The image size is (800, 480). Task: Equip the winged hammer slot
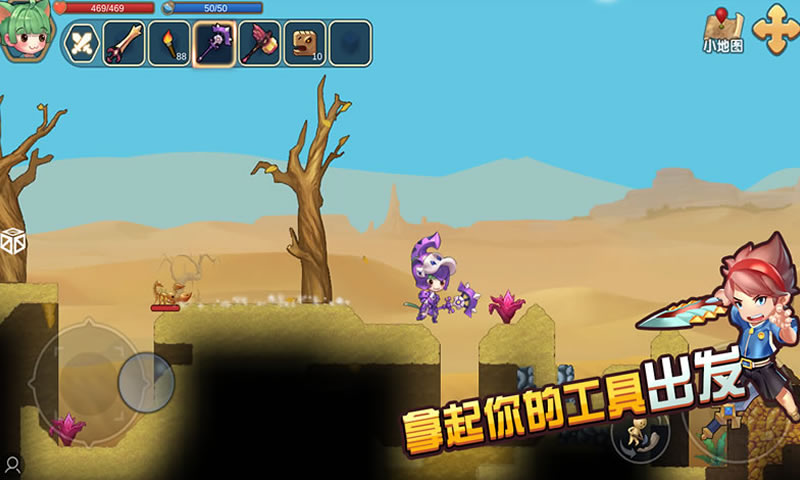259,43
